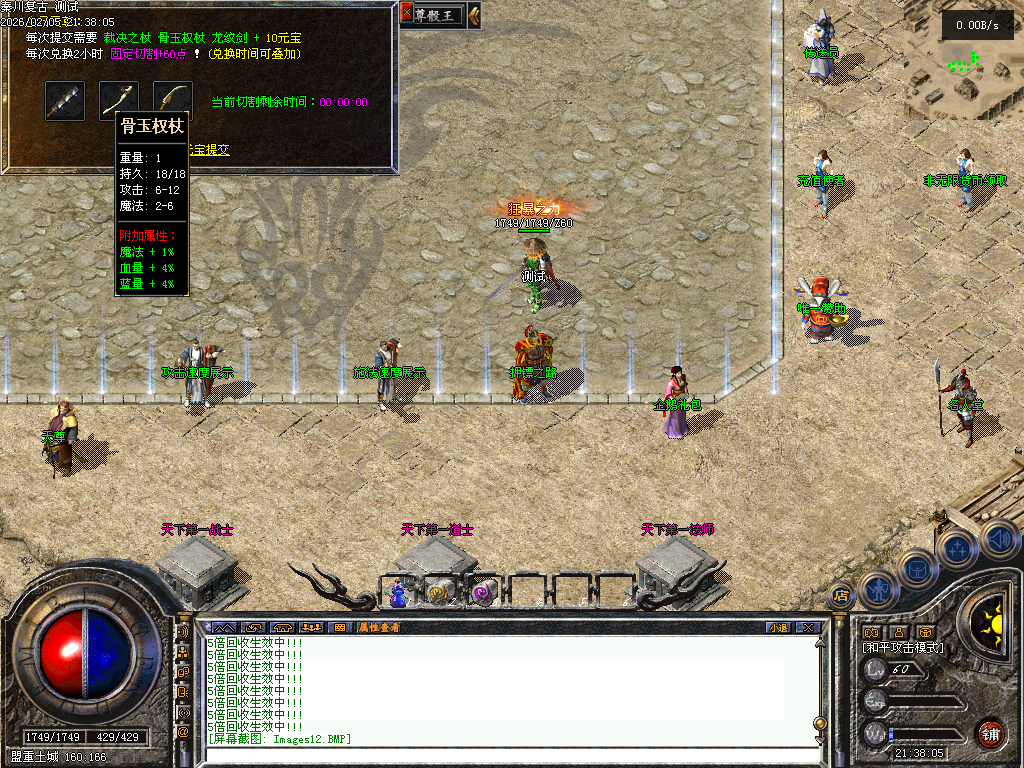Select the Bone Jade Scepter slot
This screenshot has width=1024, height=768.
119,100
